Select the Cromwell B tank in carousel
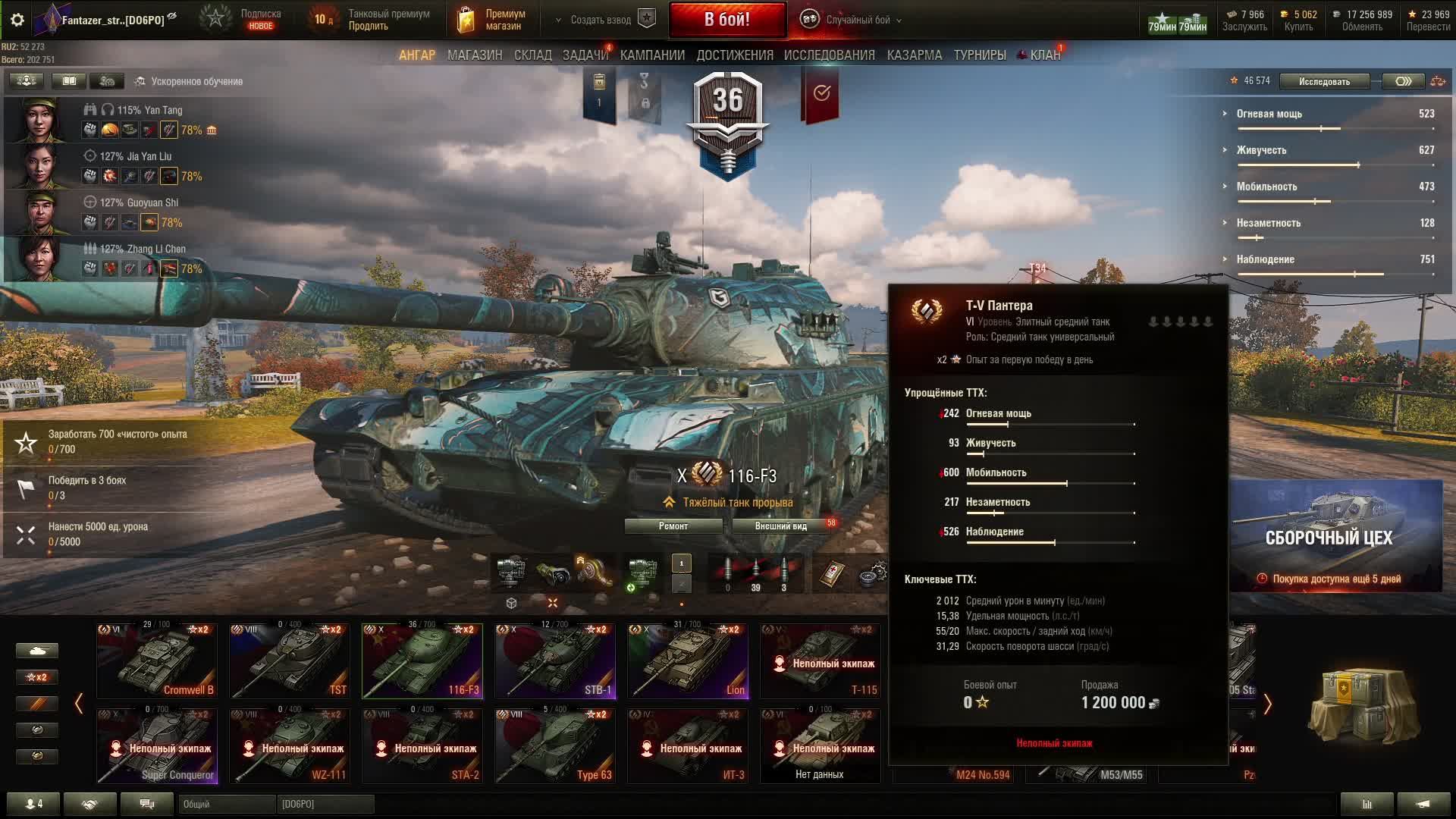Screen dimensions: 1456x819 tap(157, 661)
